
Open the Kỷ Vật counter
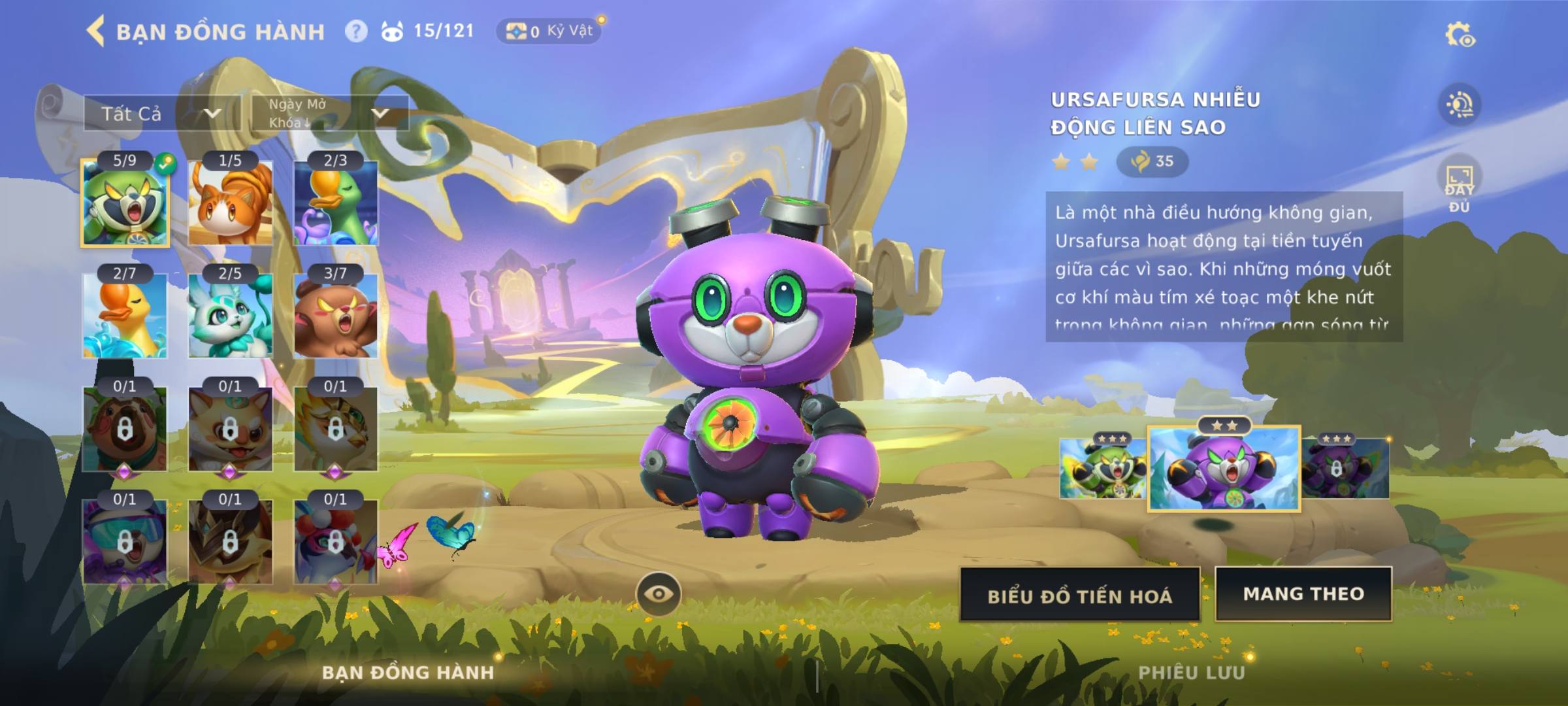point(549,31)
